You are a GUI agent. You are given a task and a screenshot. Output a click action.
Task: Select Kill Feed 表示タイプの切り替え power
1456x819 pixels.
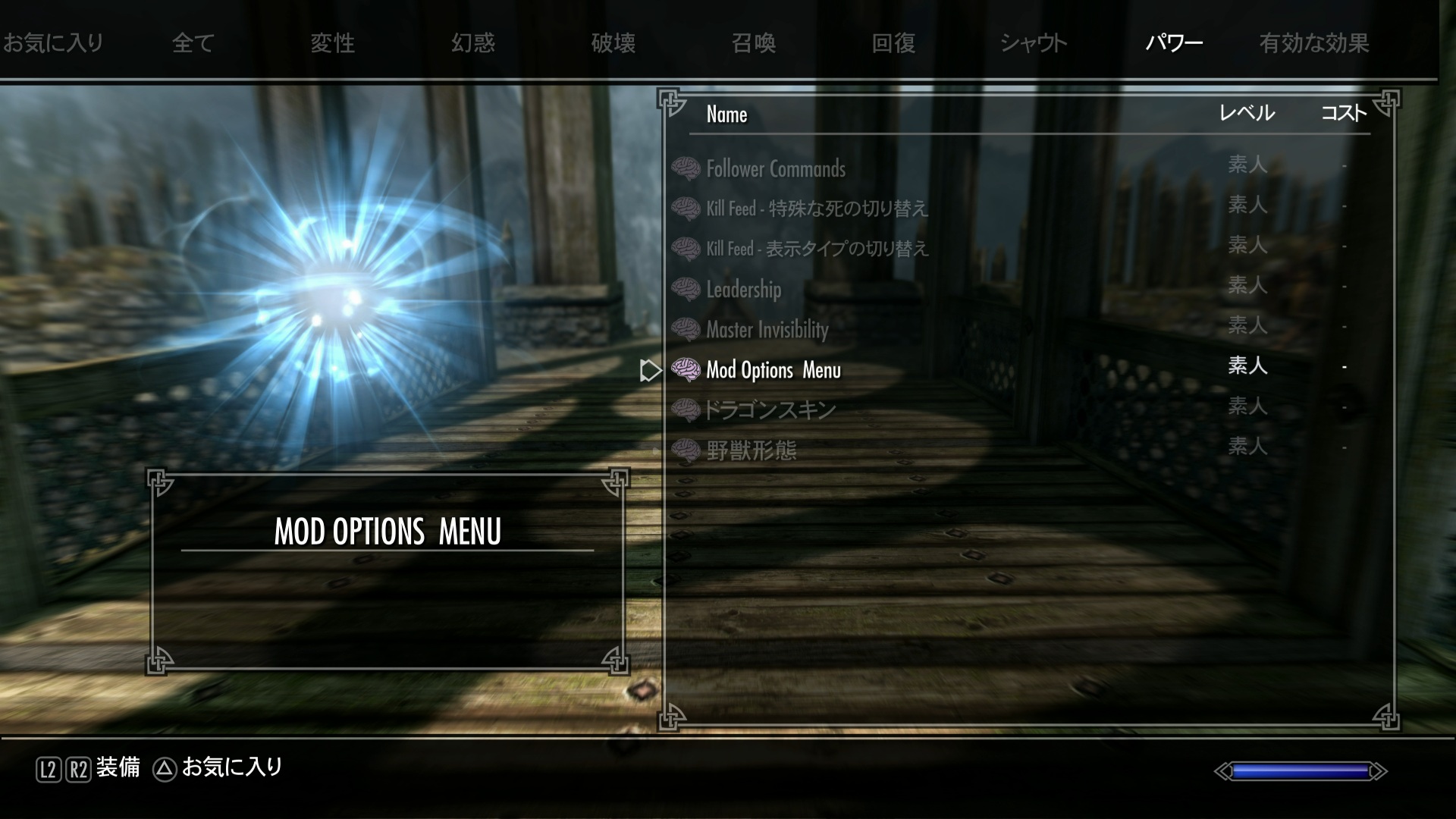click(x=816, y=249)
